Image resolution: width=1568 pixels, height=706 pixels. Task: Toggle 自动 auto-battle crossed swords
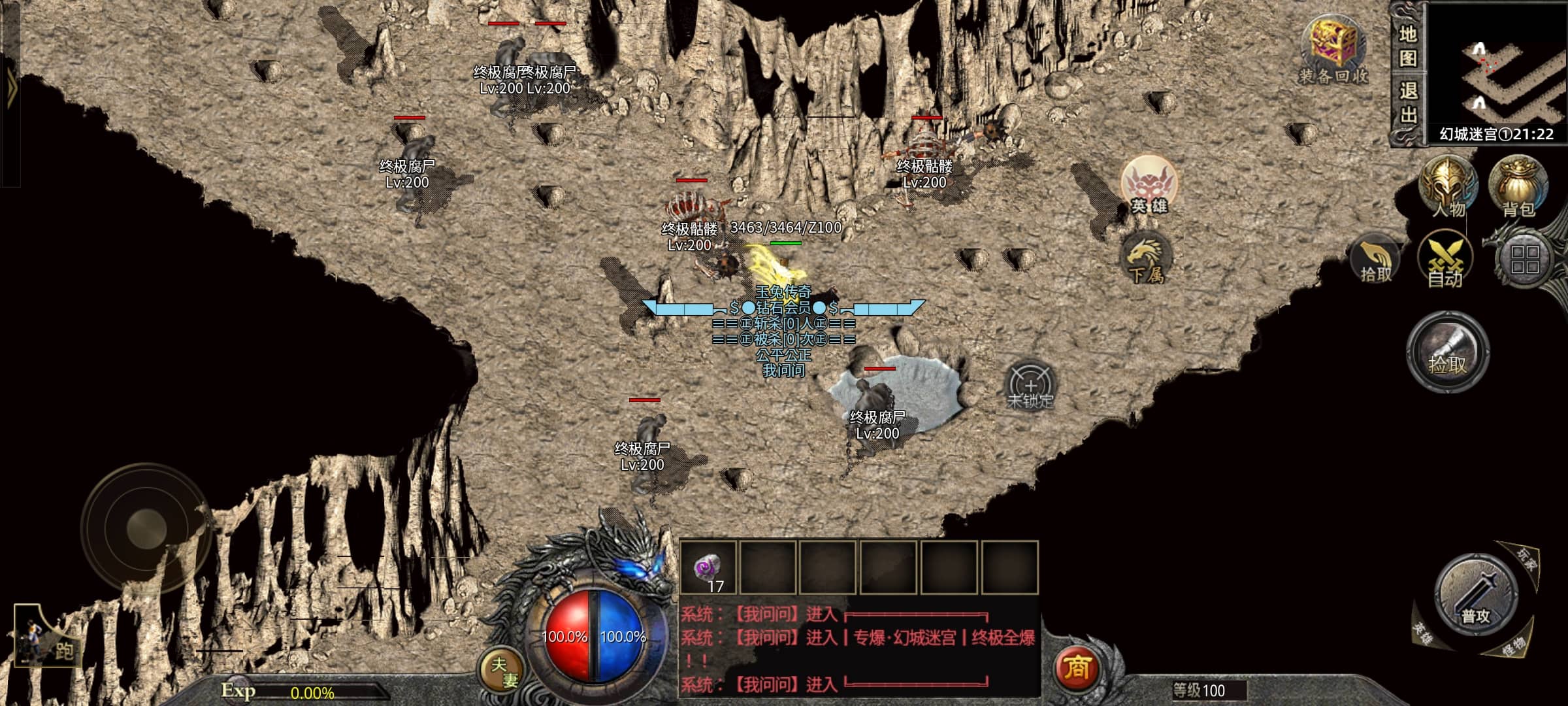pos(1445,261)
